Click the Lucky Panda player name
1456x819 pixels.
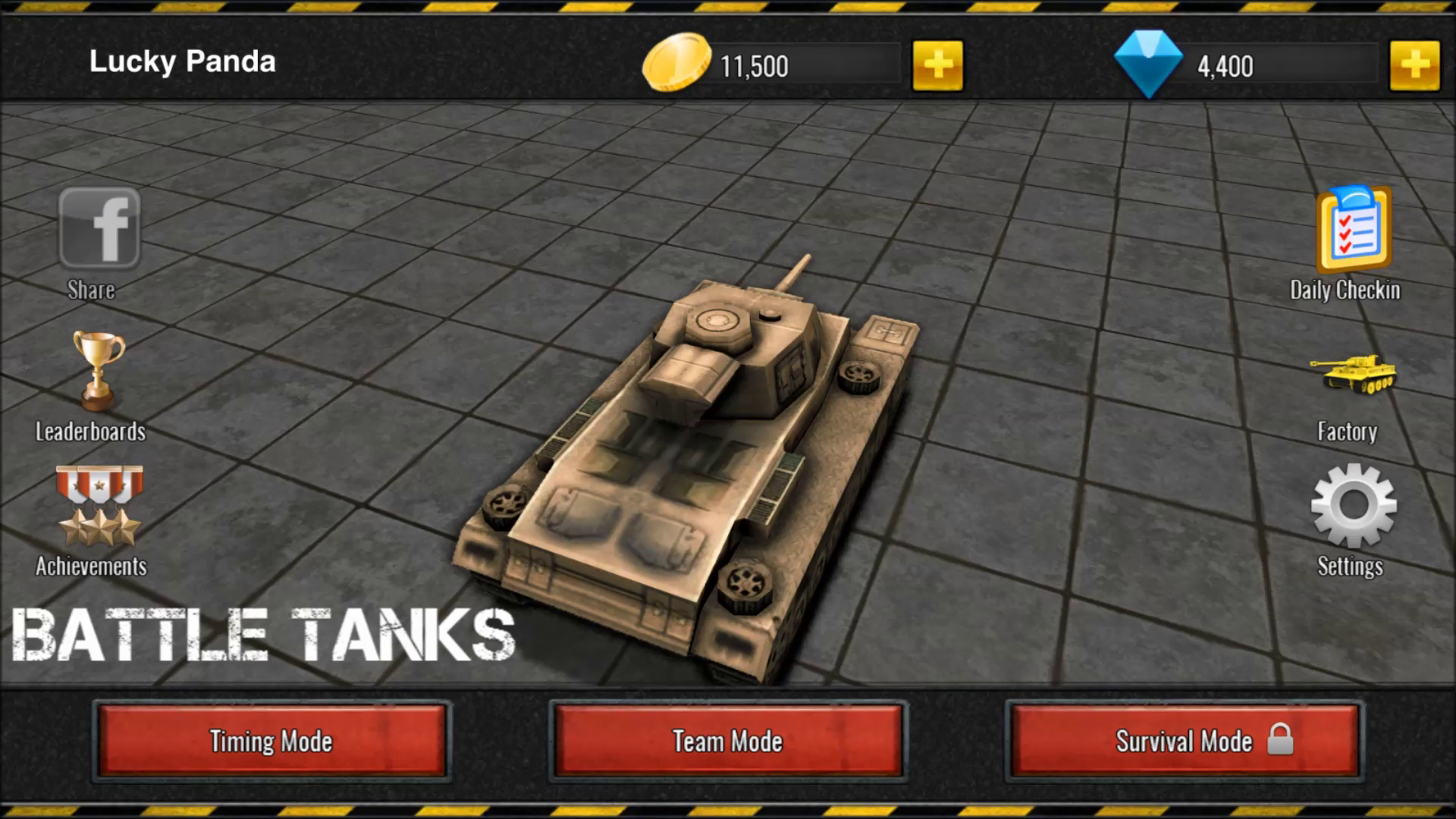(182, 61)
